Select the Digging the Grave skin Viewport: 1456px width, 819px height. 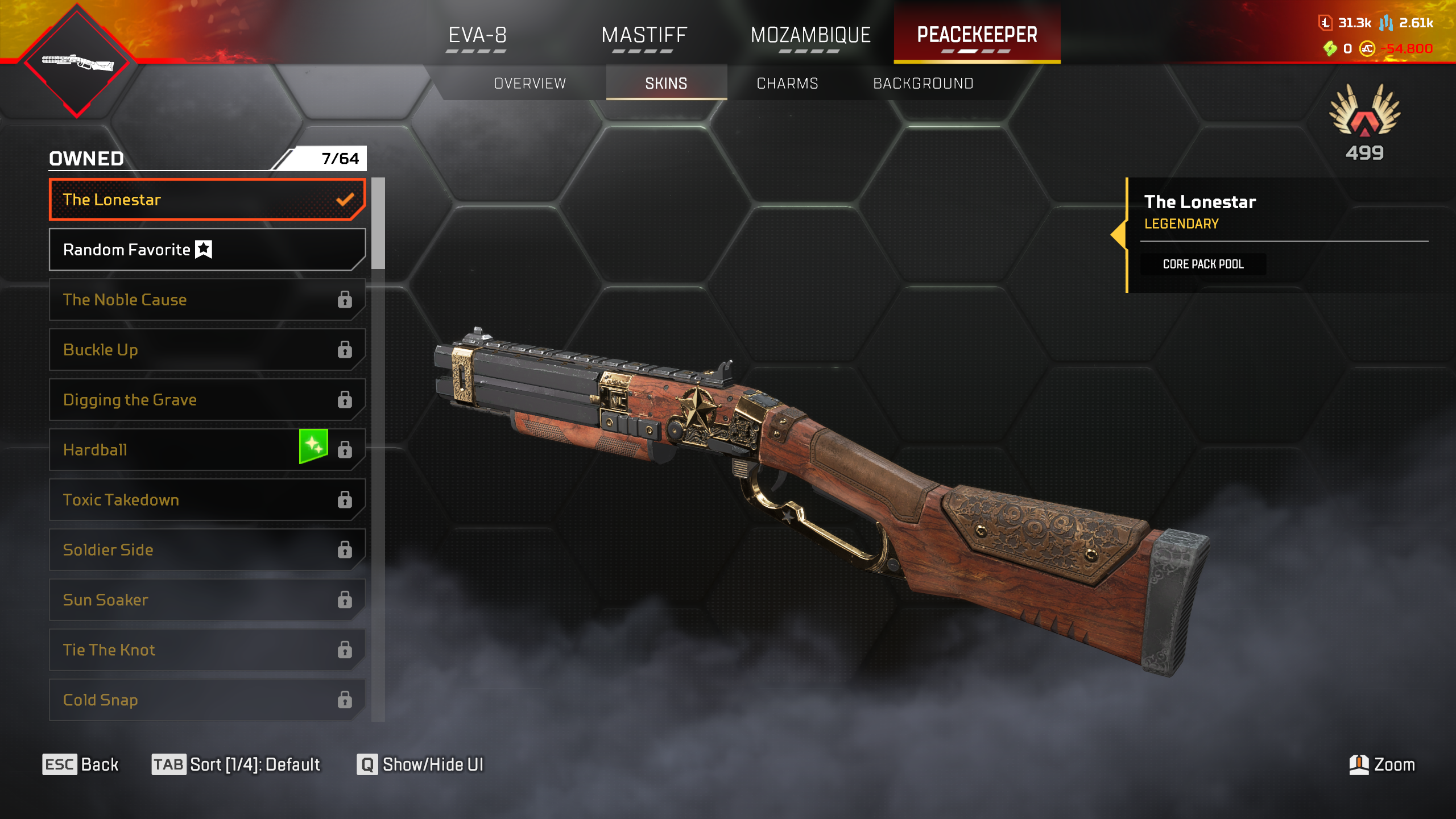point(207,400)
